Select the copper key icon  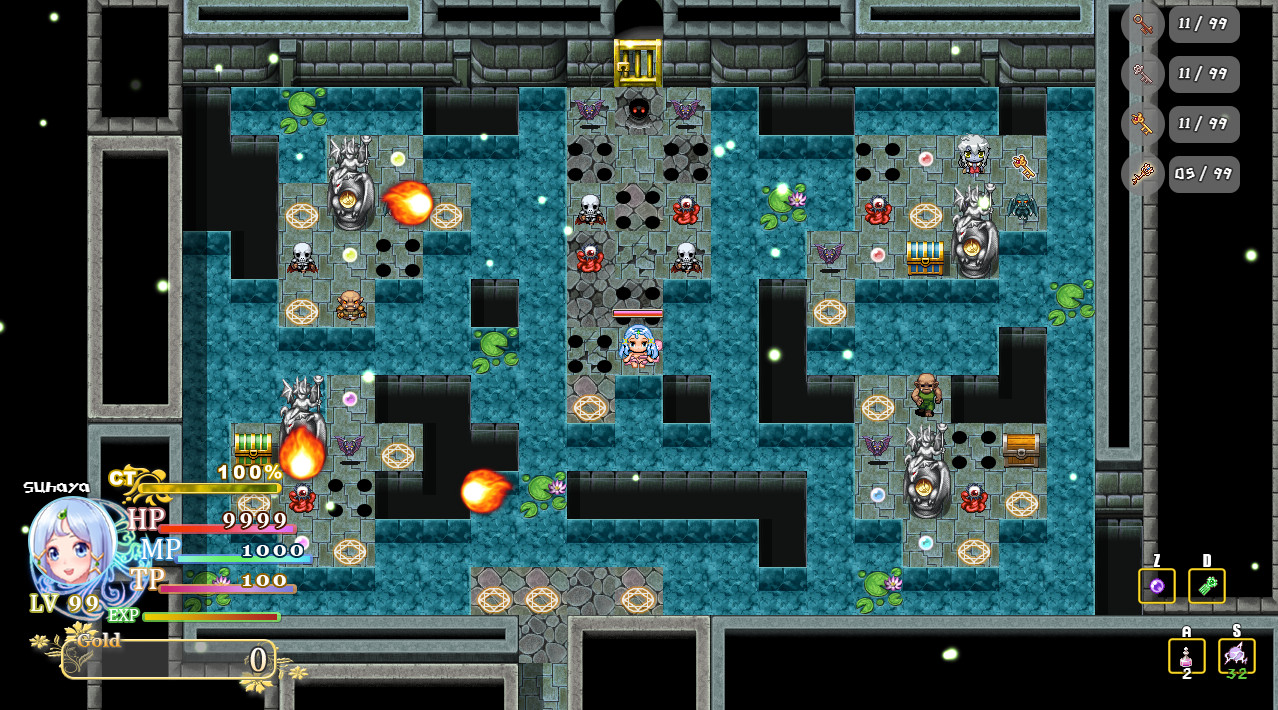coord(1142,24)
